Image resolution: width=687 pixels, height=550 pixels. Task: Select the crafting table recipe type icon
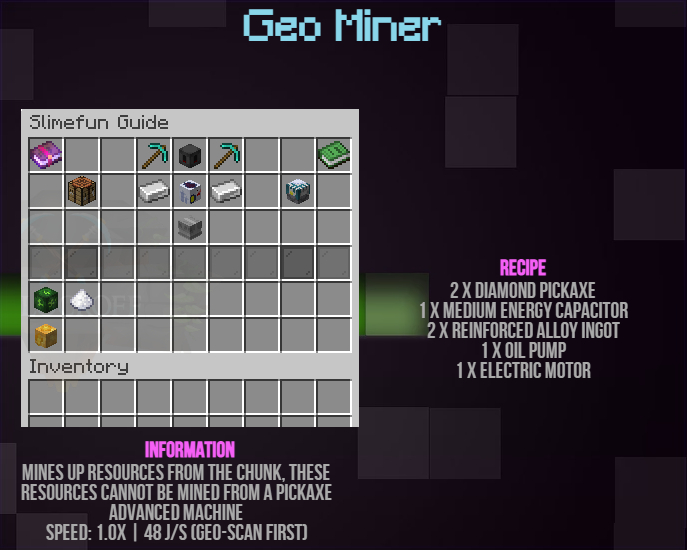82,191
